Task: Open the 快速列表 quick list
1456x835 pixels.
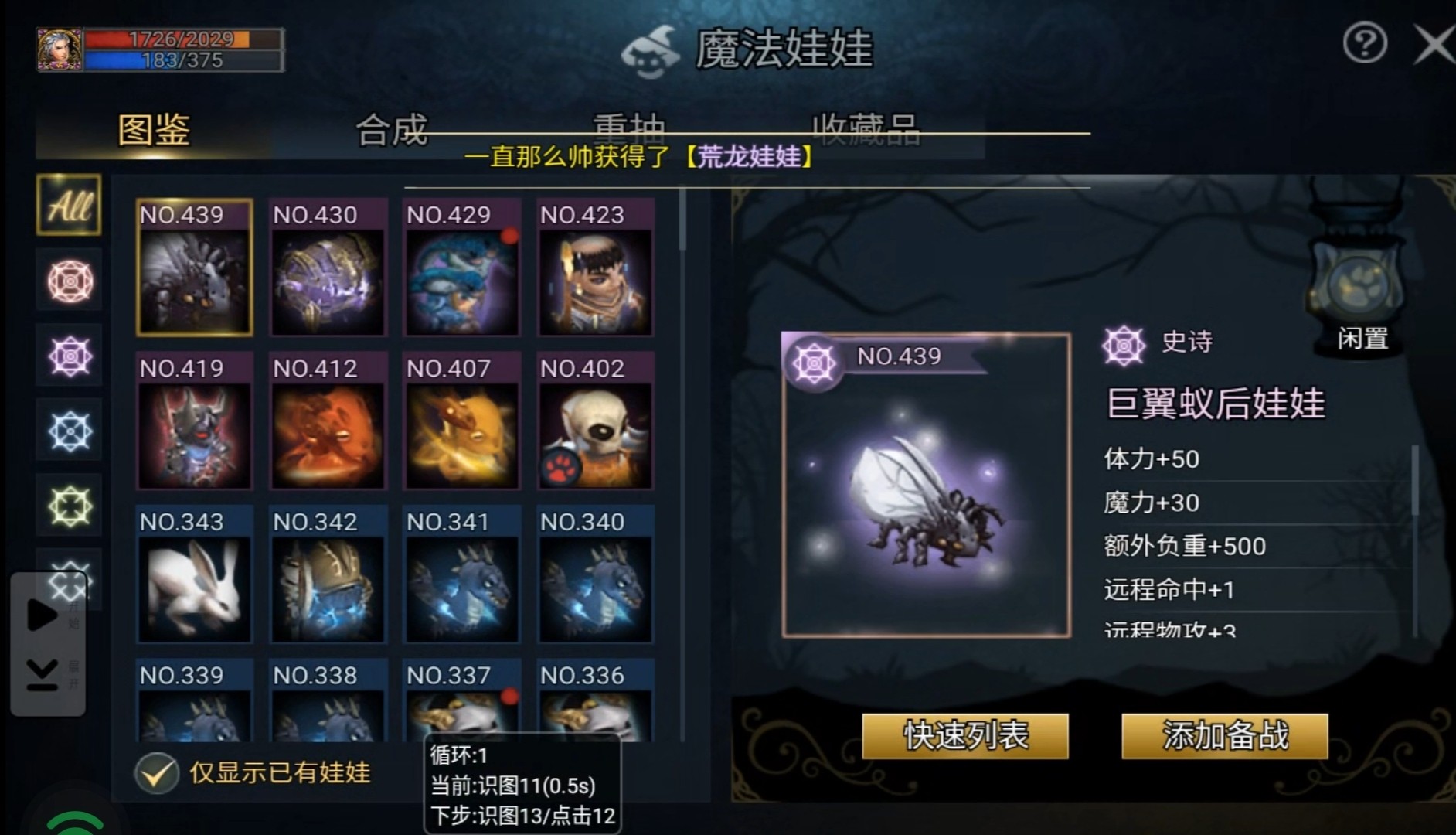Action: click(x=965, y=735)
